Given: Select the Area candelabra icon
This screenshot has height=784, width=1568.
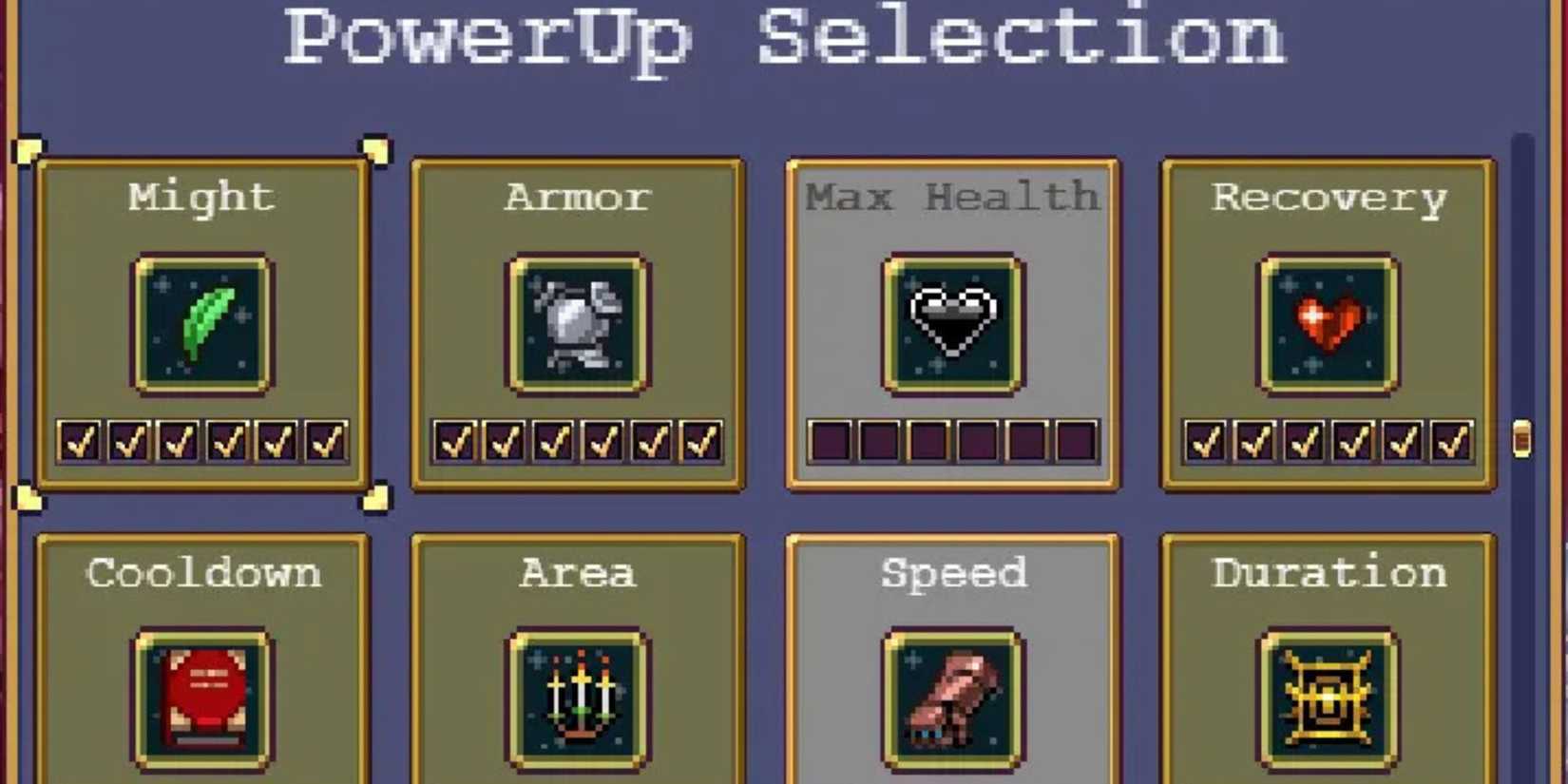Looking at the screenshot, I should coord(578,697).
